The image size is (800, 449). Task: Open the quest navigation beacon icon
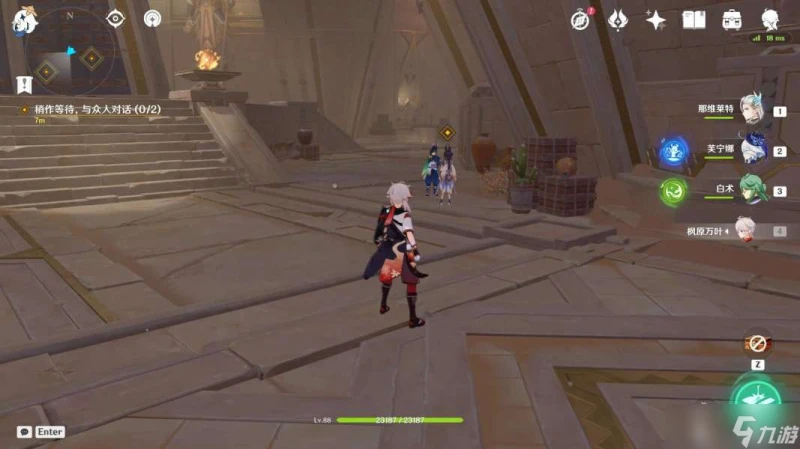152,18
